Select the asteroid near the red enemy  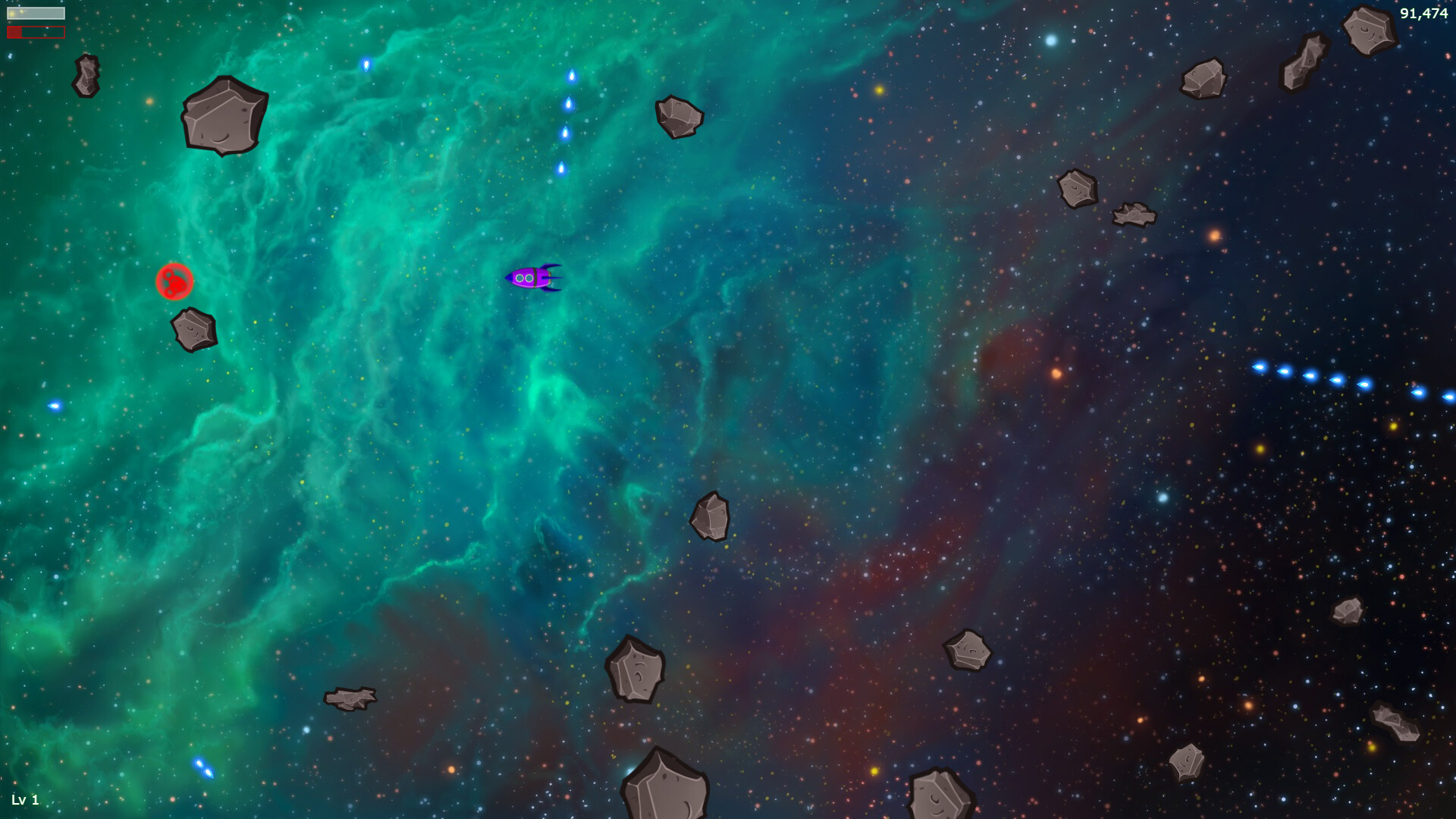point(193,330)
